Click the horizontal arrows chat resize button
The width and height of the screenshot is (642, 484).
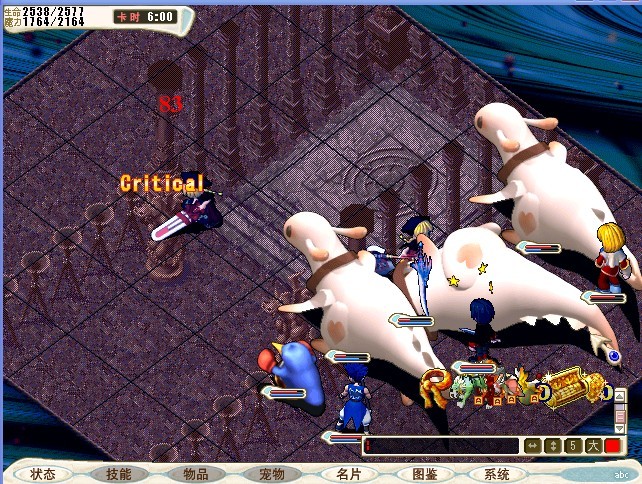(533, 446)
